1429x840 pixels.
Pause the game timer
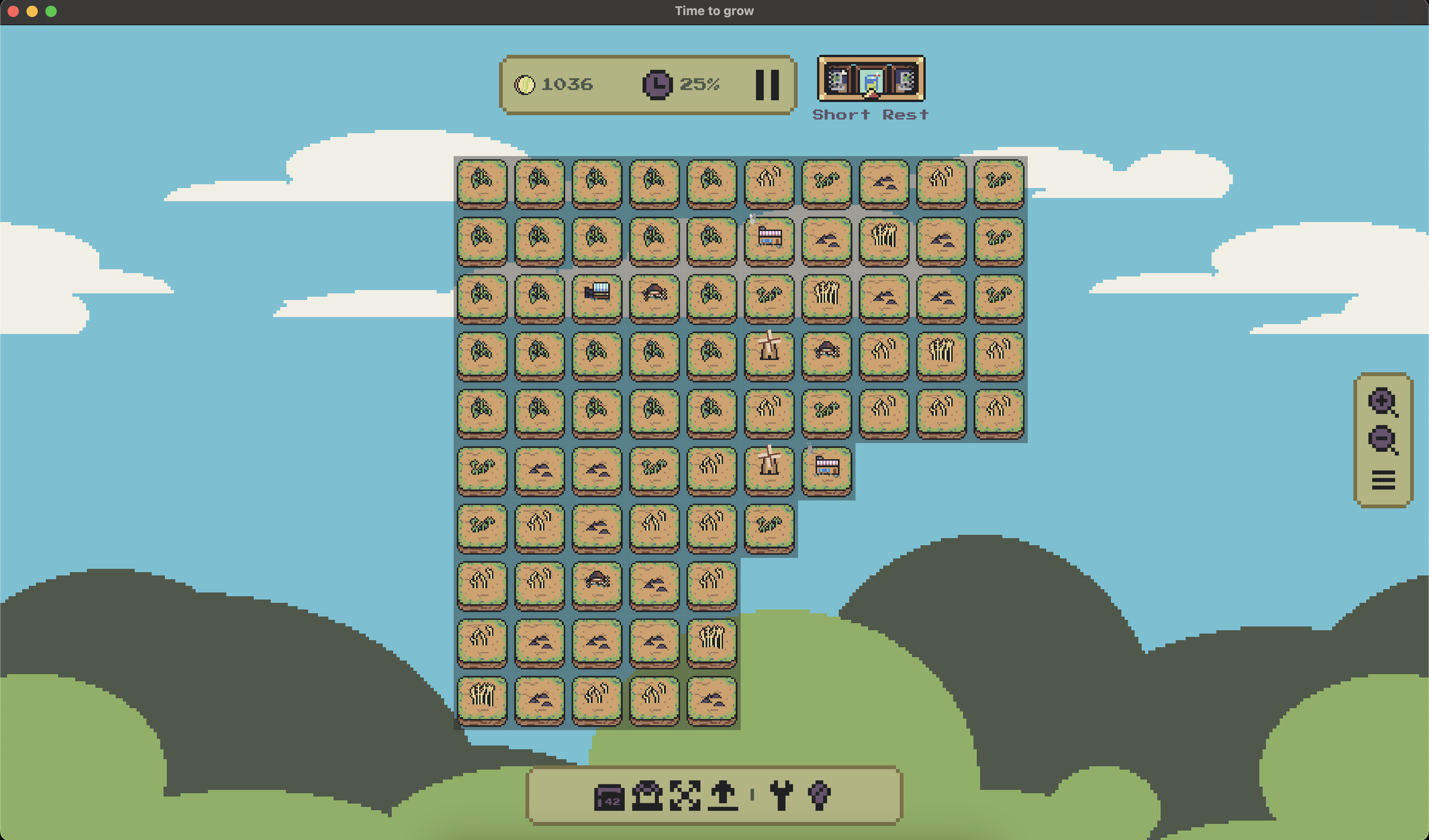(x=767, y=85)
